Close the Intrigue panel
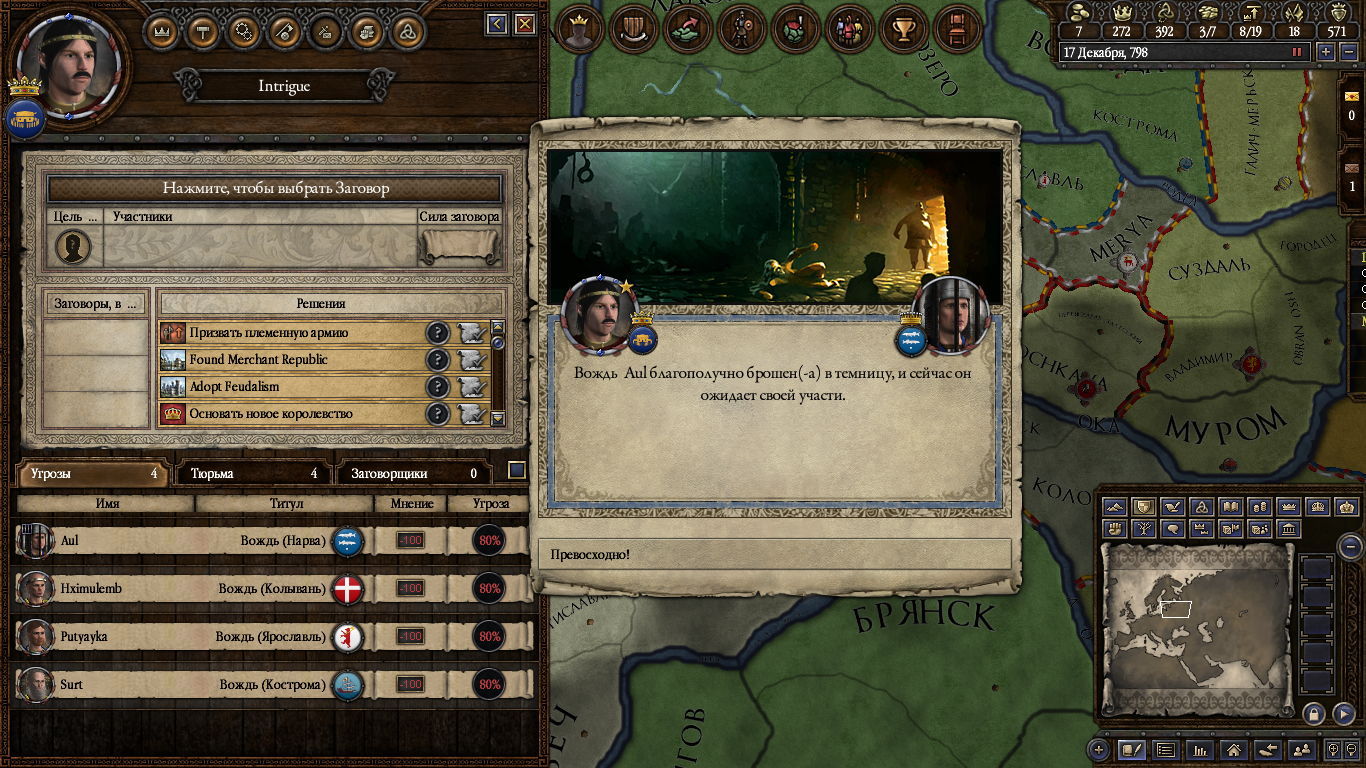Screen dimensions: 1366x768 tap(524, 24)
